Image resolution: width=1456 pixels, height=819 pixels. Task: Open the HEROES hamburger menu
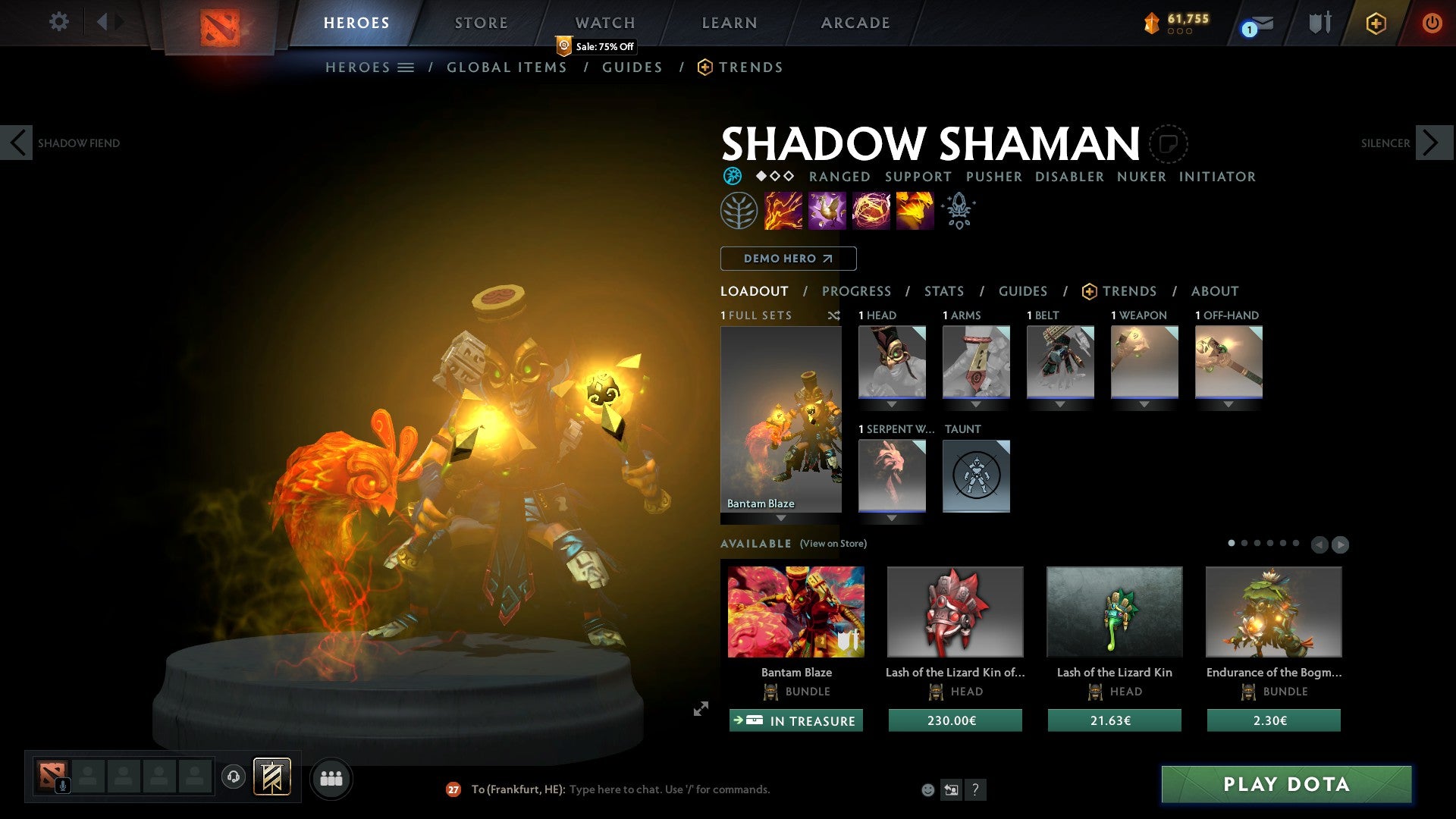tap(406, 67)
